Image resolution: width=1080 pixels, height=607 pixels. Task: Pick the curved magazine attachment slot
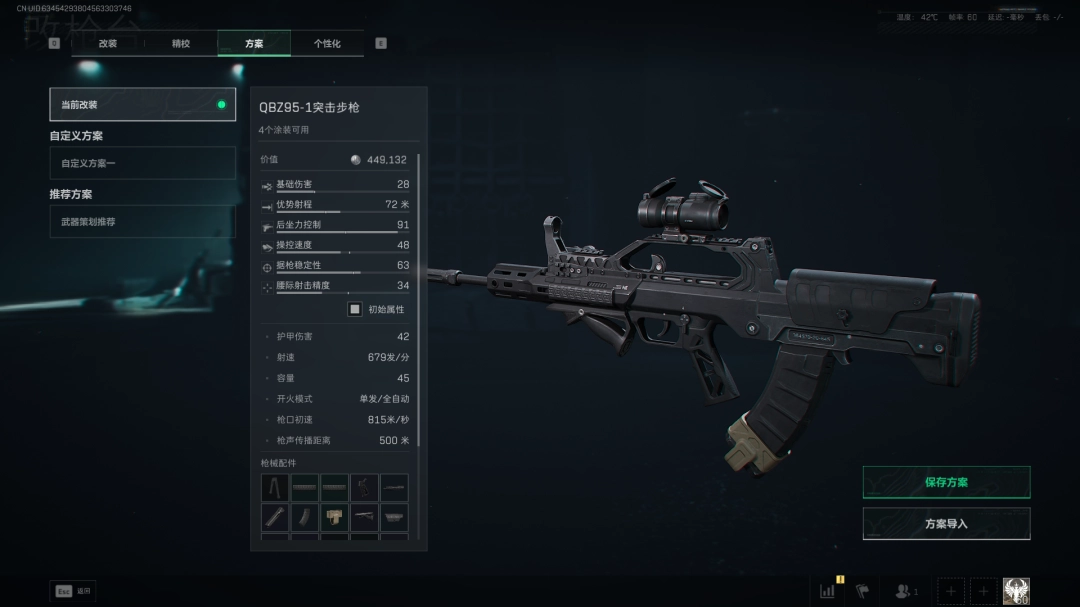click(305, 517)
